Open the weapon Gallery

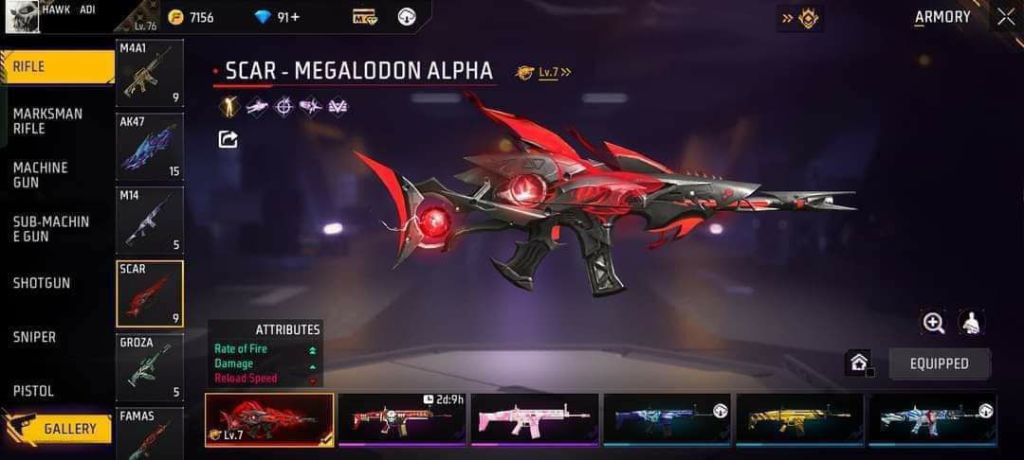(x=59, y=429)
